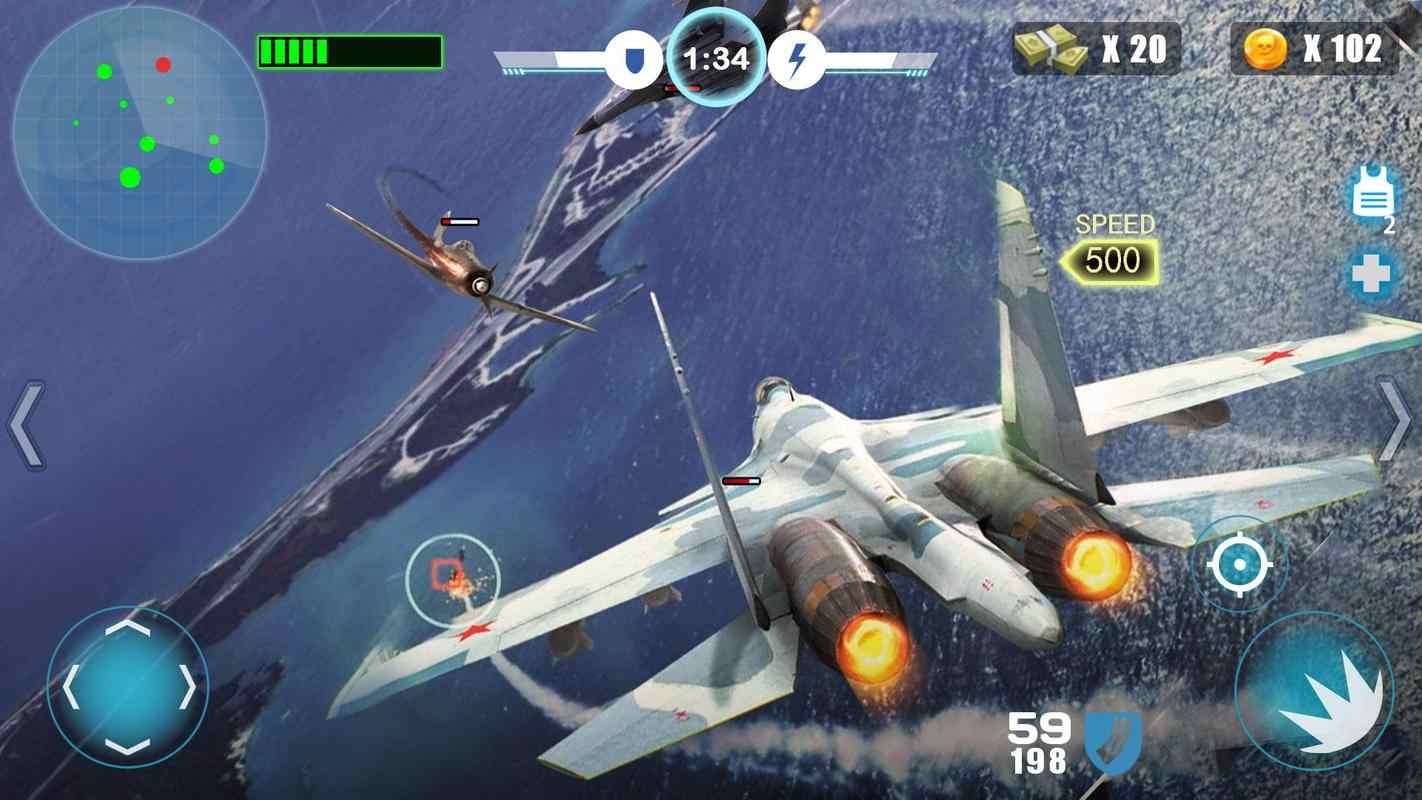Tap the gold coin icon next to X 102
This screenshot has height=800, width=1422.
tap(1264, 46)
